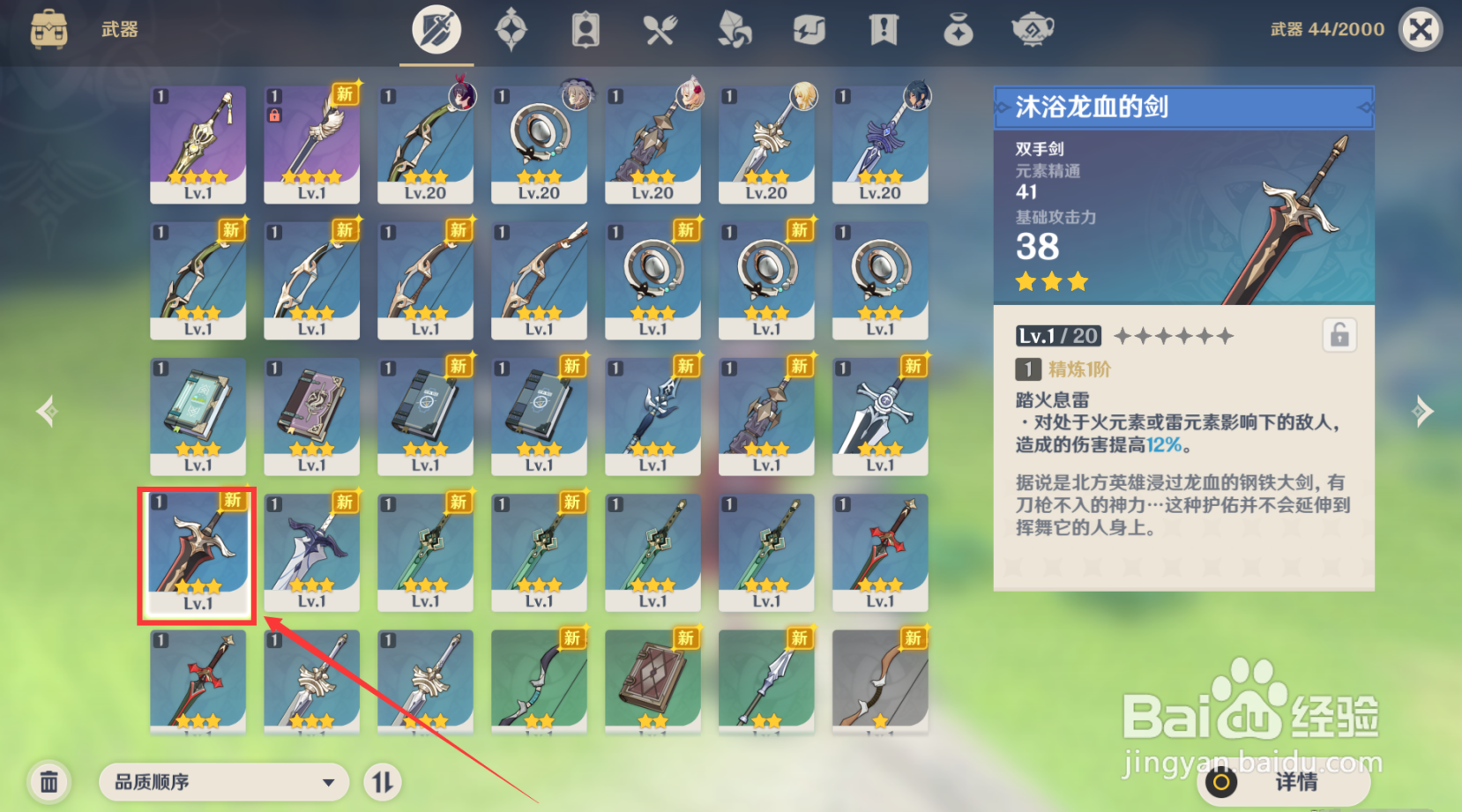
Task: Switch to the food tab fork-and-spoon icon
Action: (x=660, y=28)
